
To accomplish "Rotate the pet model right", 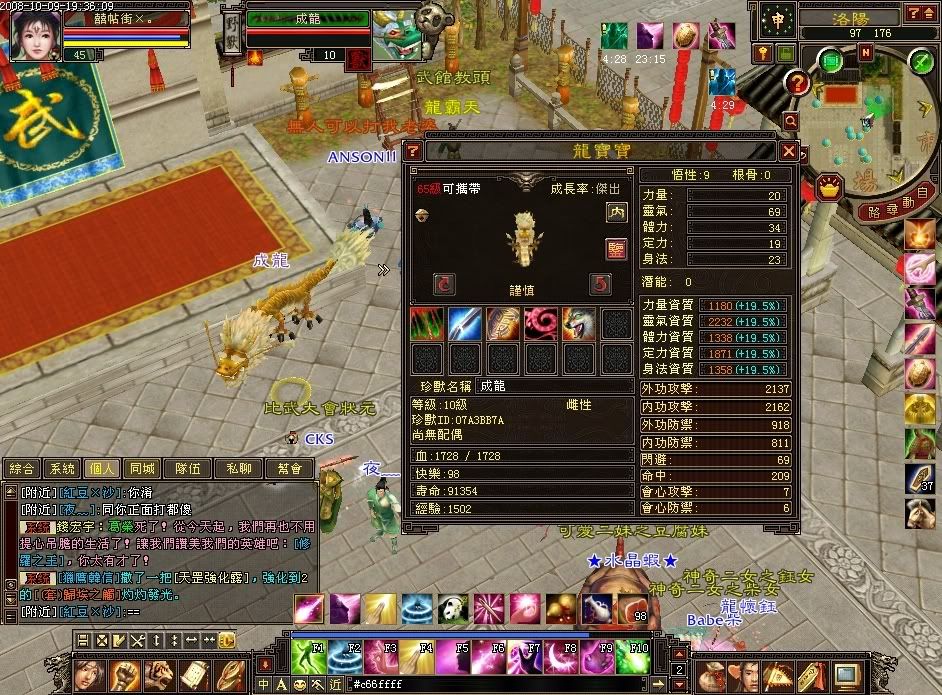I will pyautogui.click(x=600, y=283).
